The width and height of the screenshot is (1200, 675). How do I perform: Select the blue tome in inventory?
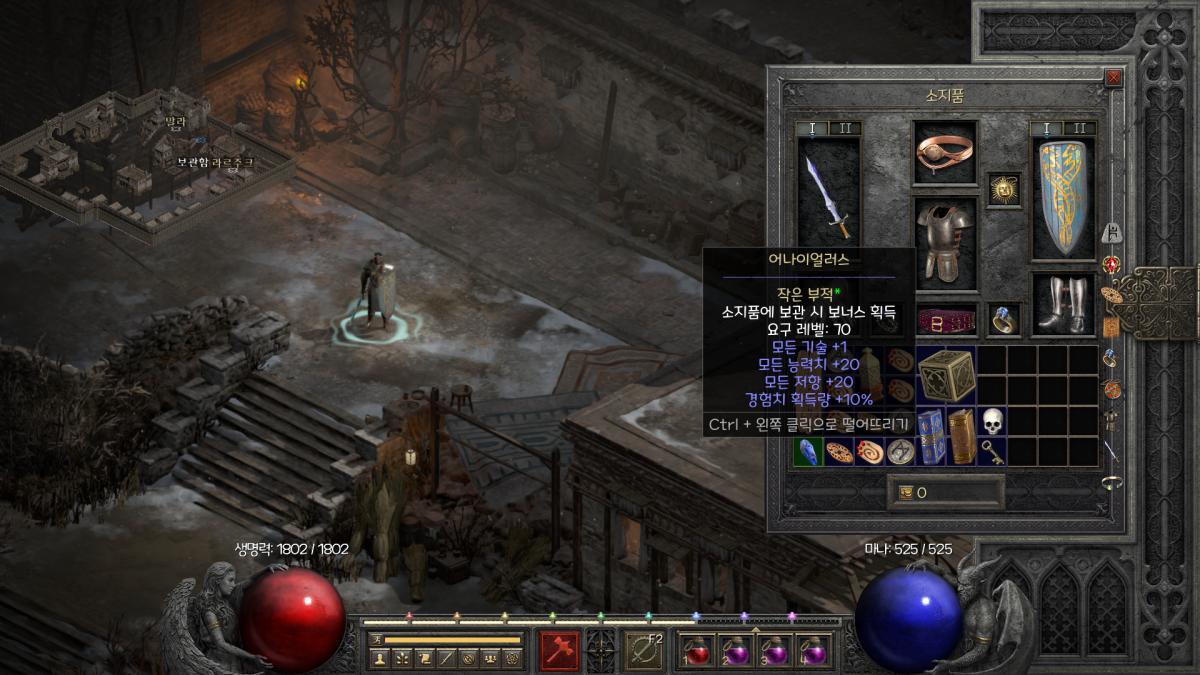point(930,436)
